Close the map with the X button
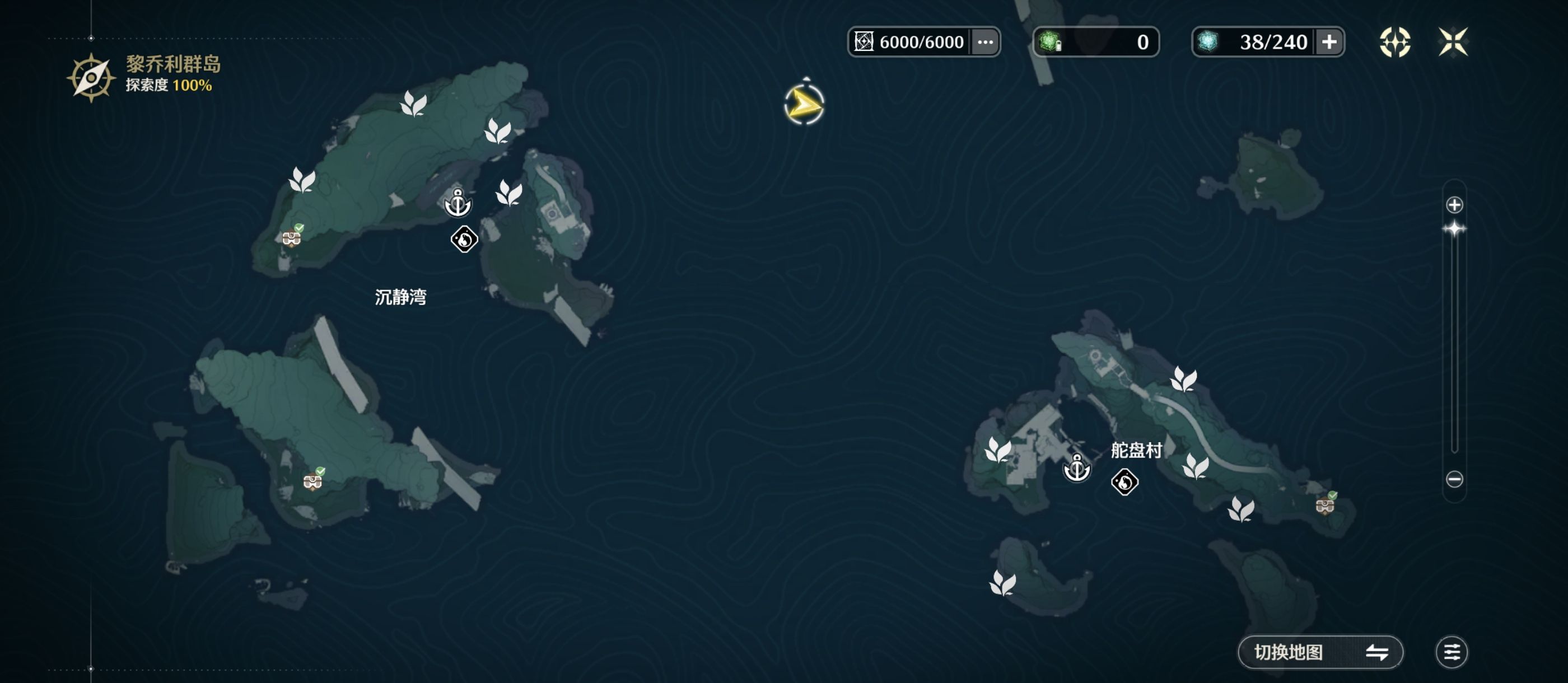This screenshot has height=683, width=1568. (1453, 42)
